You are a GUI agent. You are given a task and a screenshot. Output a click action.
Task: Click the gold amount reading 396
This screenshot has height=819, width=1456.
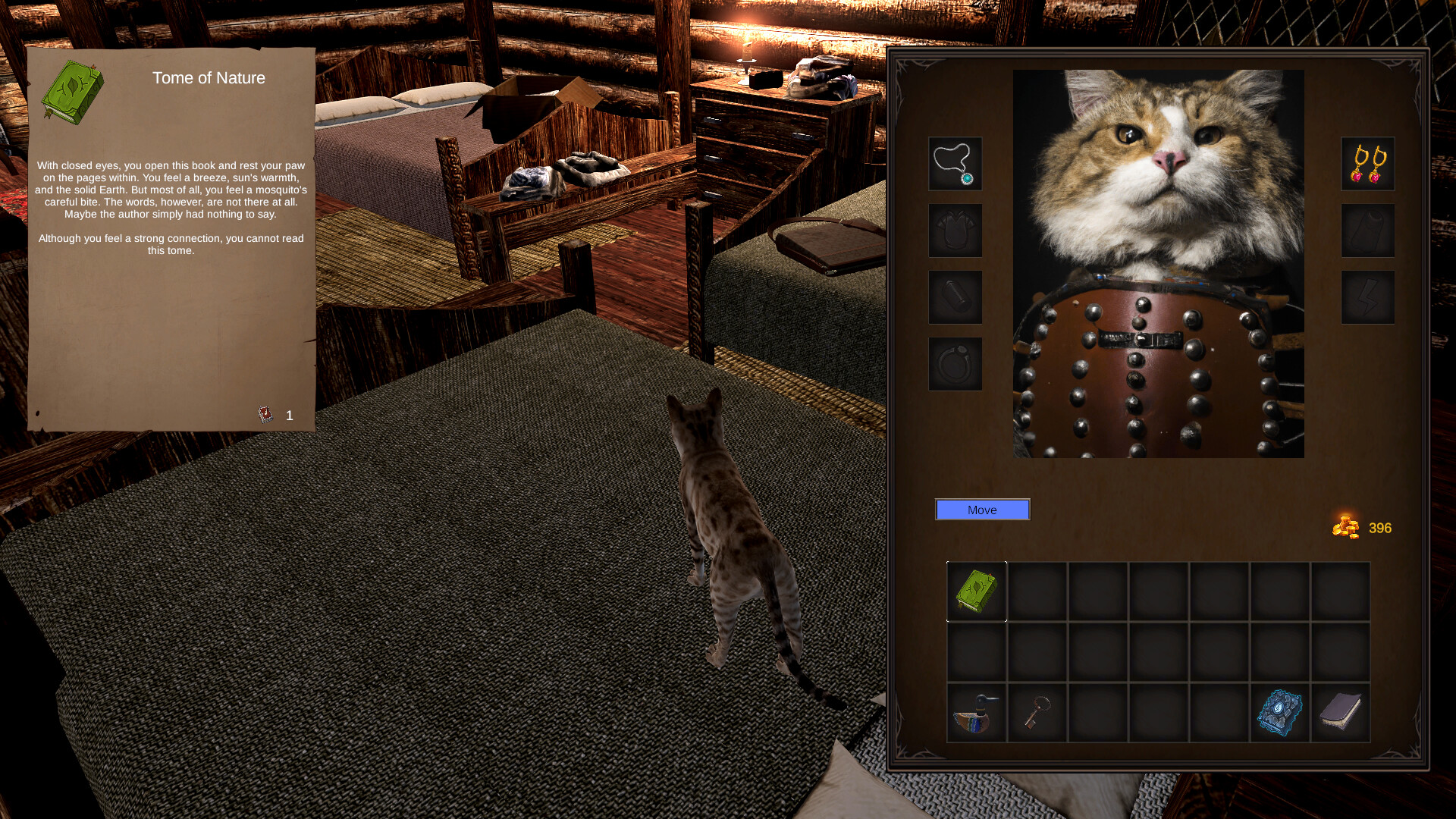[x=1382, y=528]
